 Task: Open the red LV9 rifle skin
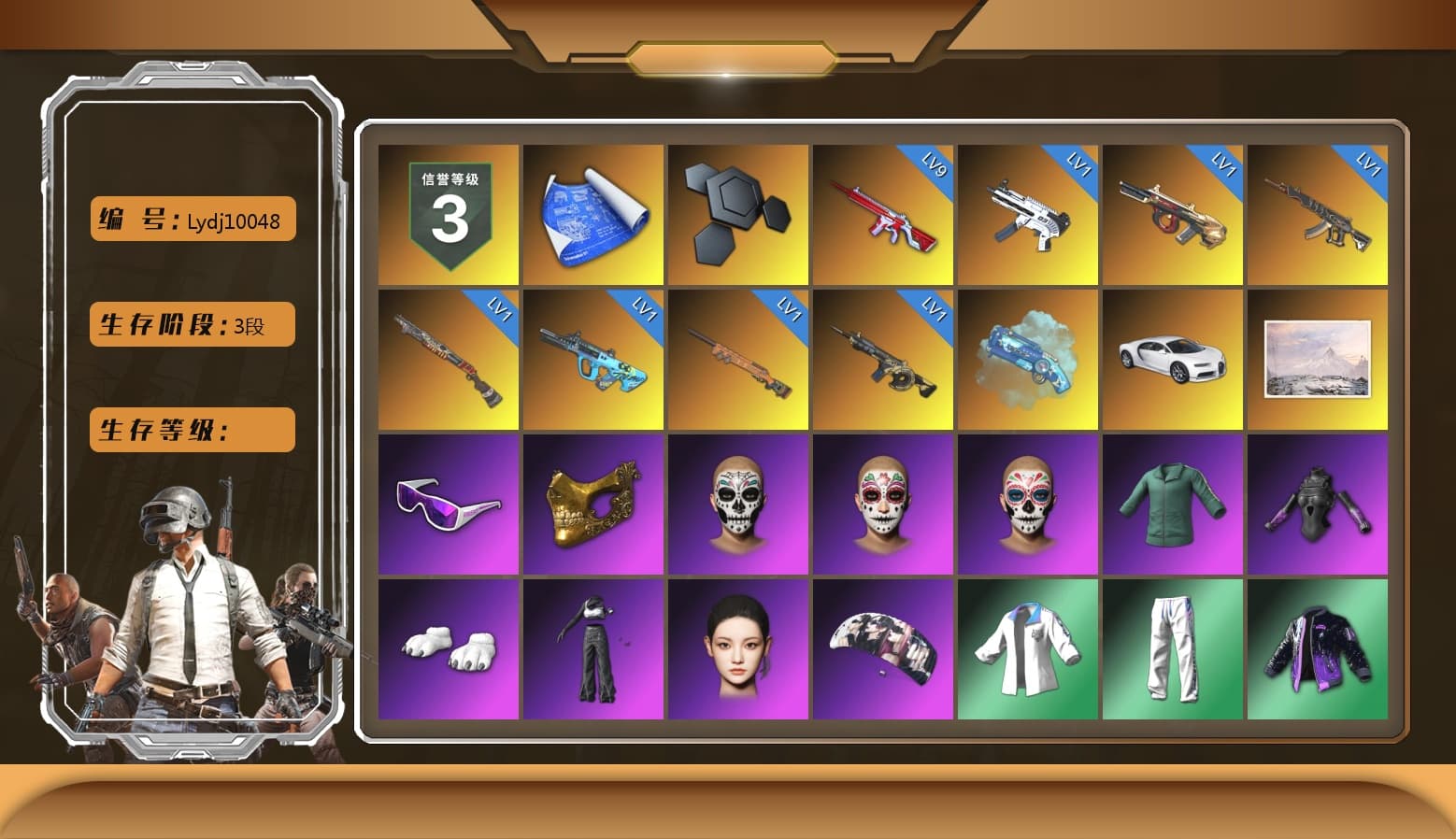point(883,213)
